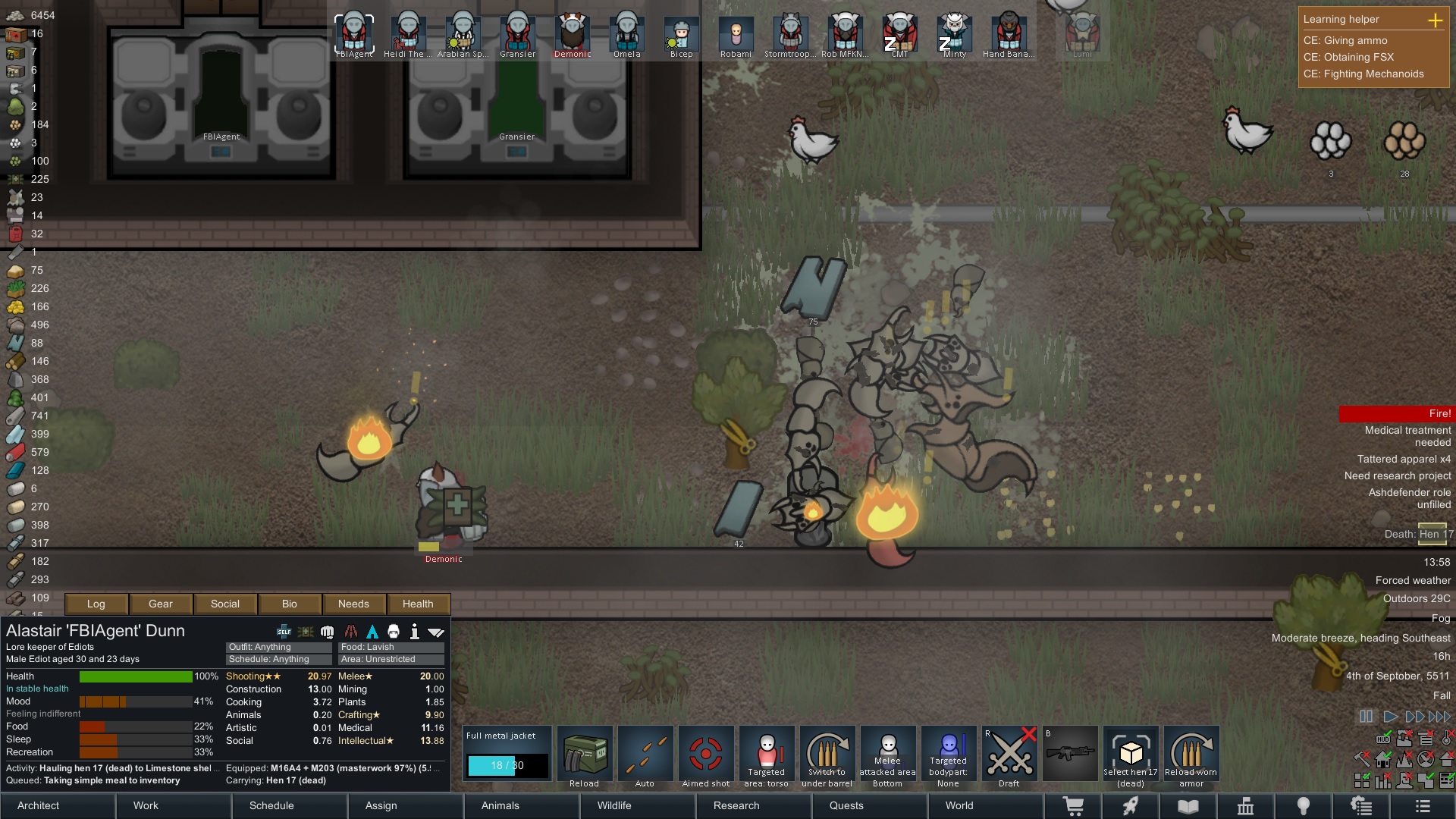Toggle the Draft command

pos(1009,757)
